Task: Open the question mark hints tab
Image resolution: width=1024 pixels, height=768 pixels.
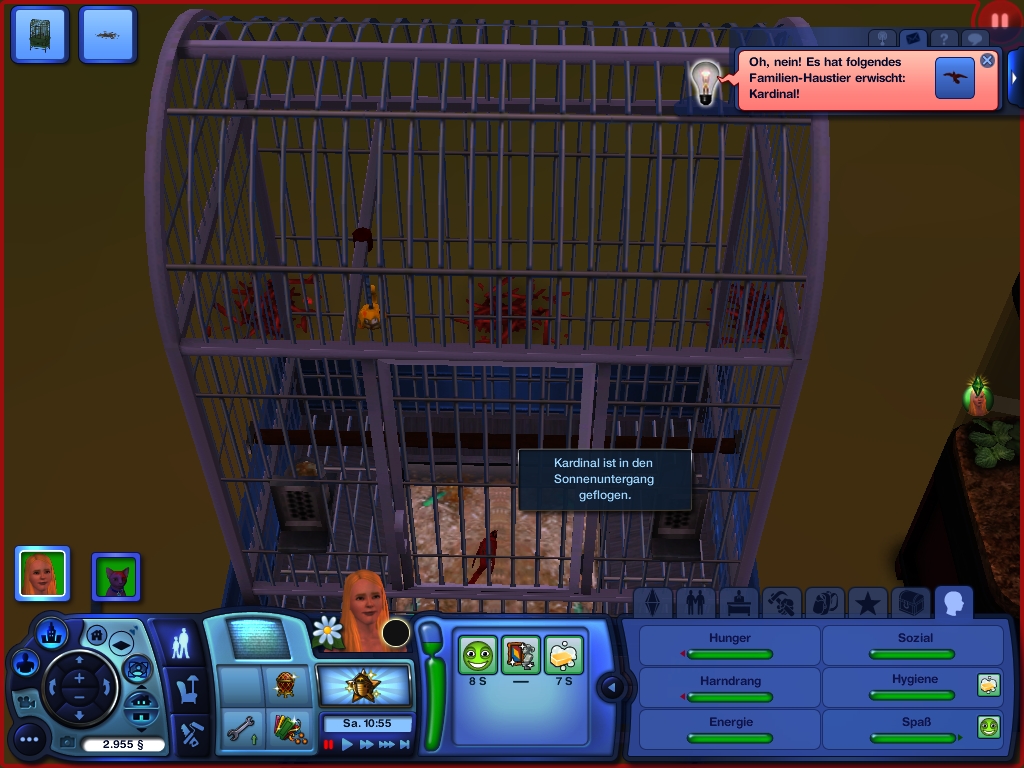Action: (x=943, y=39)
